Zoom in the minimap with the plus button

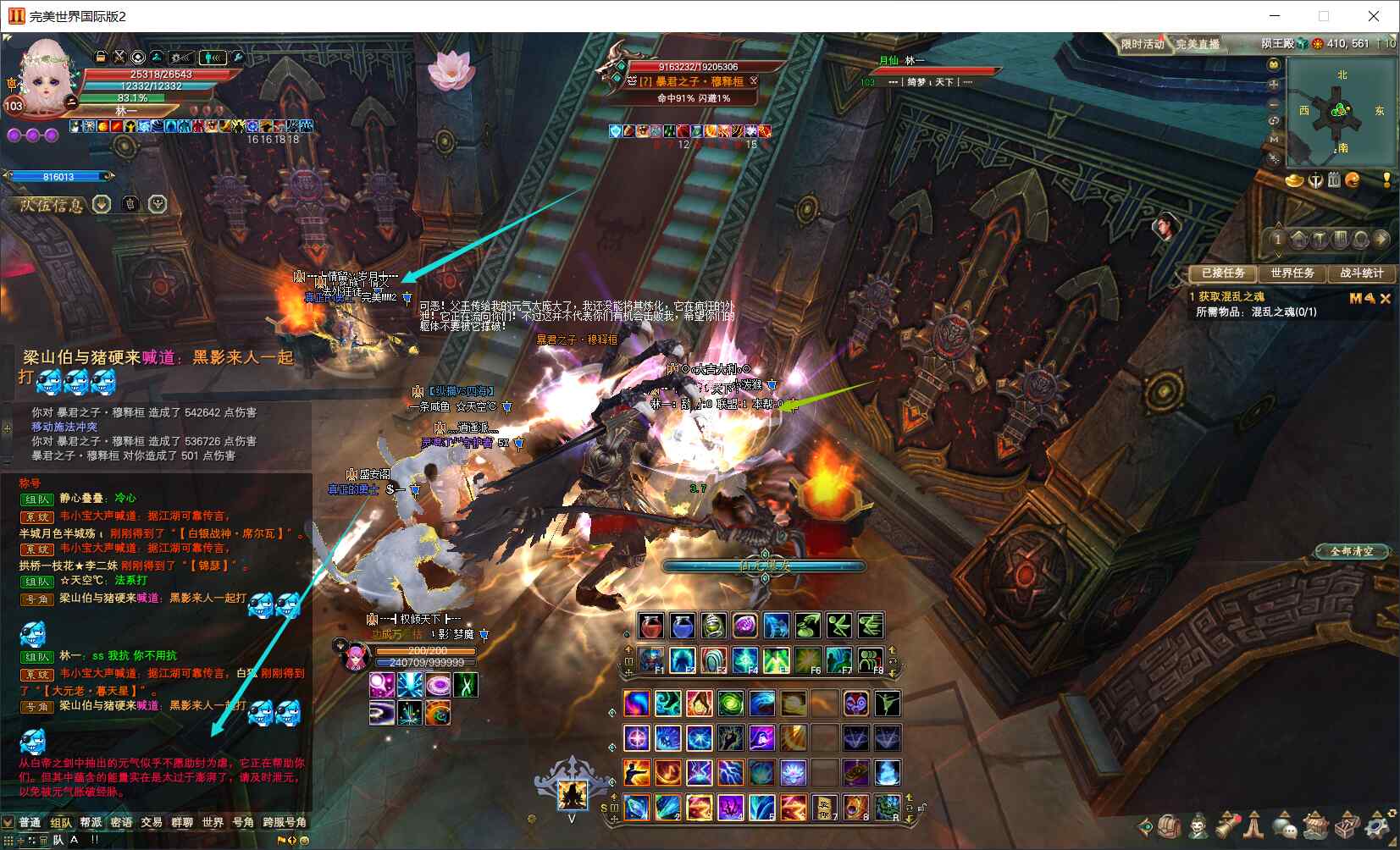[1273, 85]
